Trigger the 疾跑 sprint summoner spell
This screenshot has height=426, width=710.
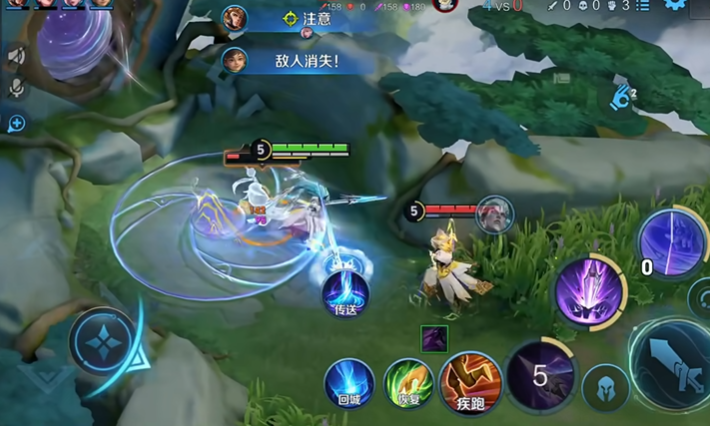[470, 380]
